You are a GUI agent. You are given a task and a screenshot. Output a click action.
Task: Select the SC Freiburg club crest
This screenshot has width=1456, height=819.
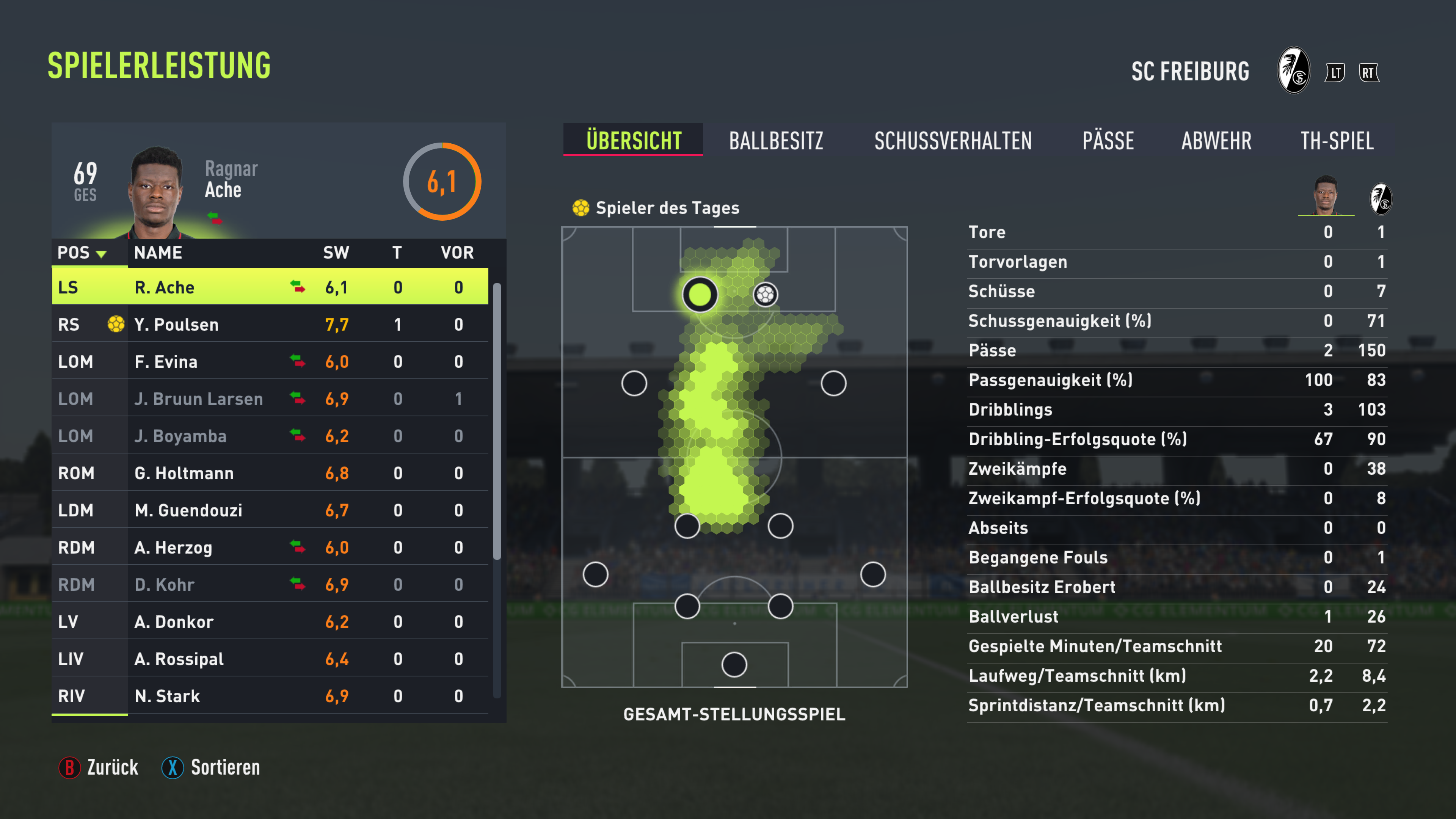coord(1293,72)
